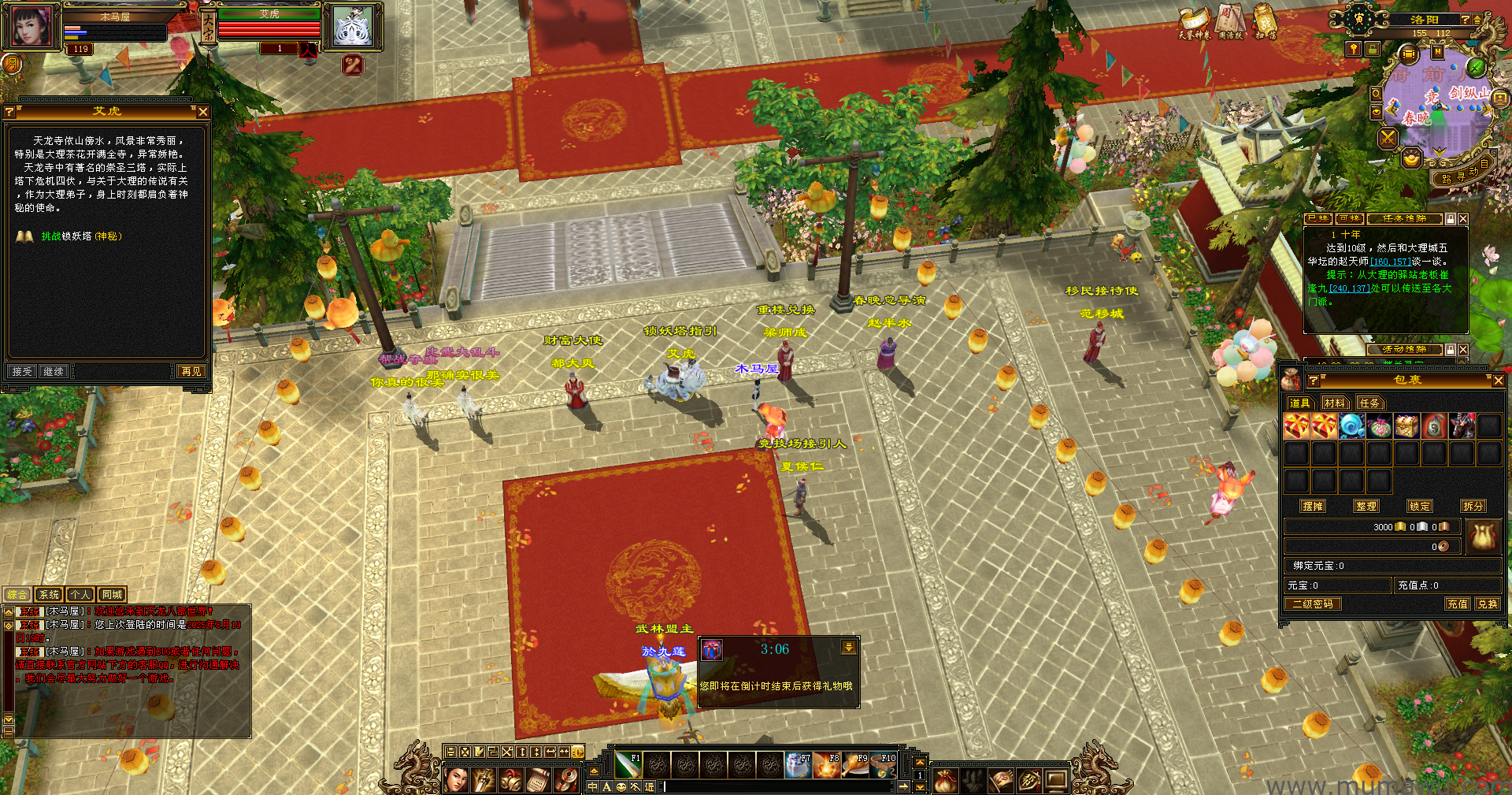Open the 充值 recharge option

click(x=1457, y=604)
